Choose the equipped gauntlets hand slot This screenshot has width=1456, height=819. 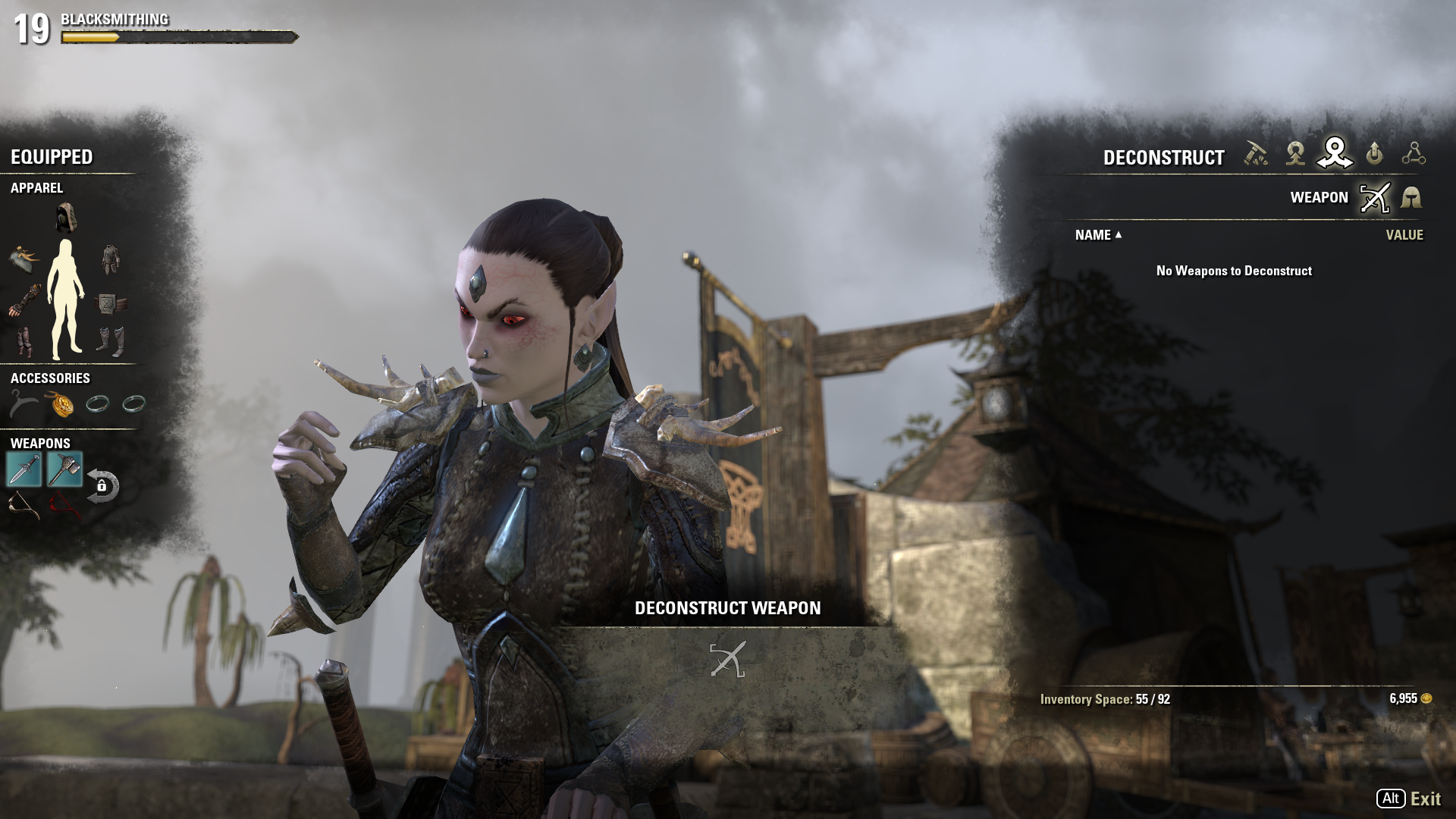(x=24, y=301)
